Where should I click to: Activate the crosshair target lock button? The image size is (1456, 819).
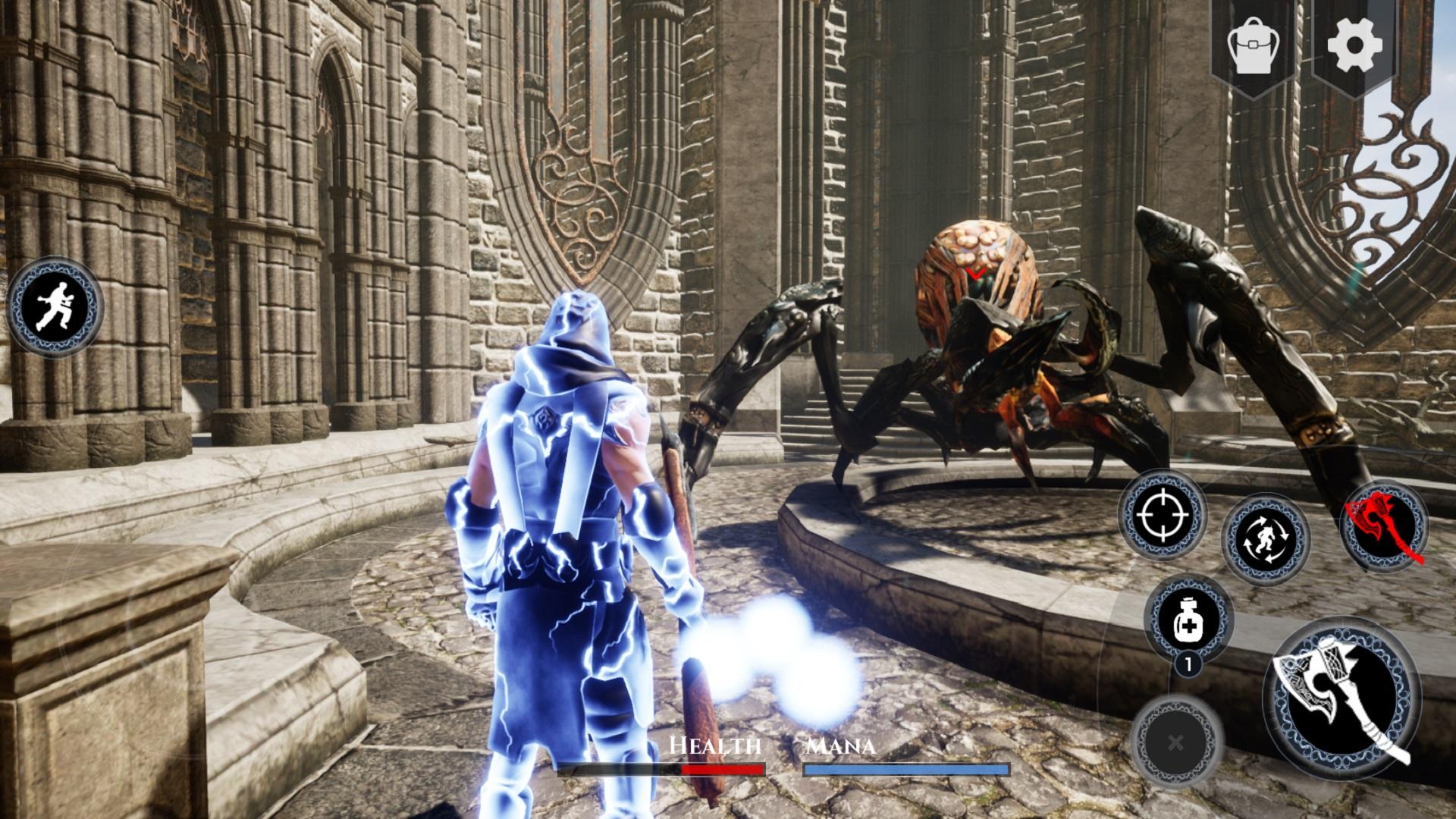coord(1162,514)
